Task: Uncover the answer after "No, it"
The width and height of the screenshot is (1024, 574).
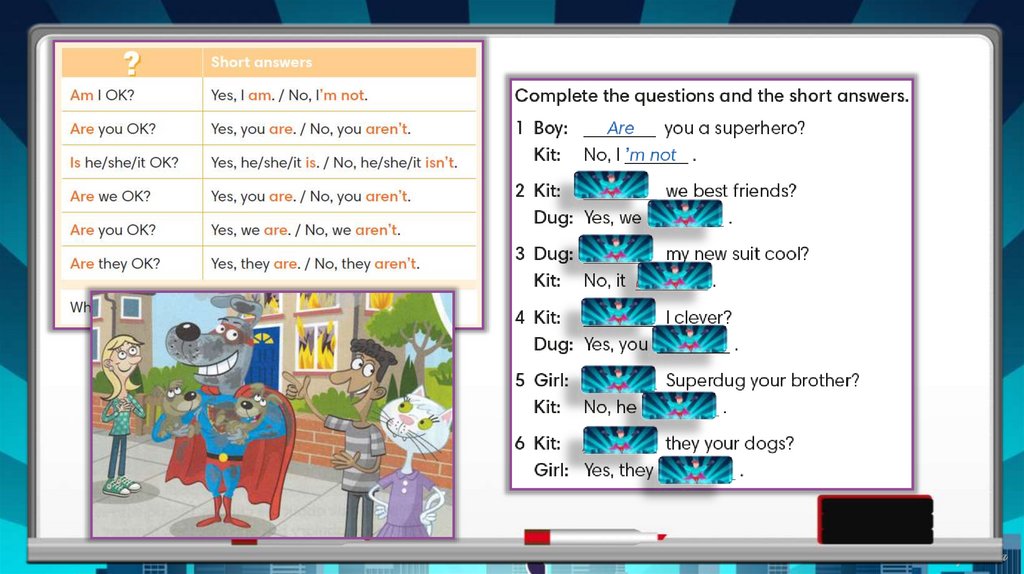Action: coord(674,277)
